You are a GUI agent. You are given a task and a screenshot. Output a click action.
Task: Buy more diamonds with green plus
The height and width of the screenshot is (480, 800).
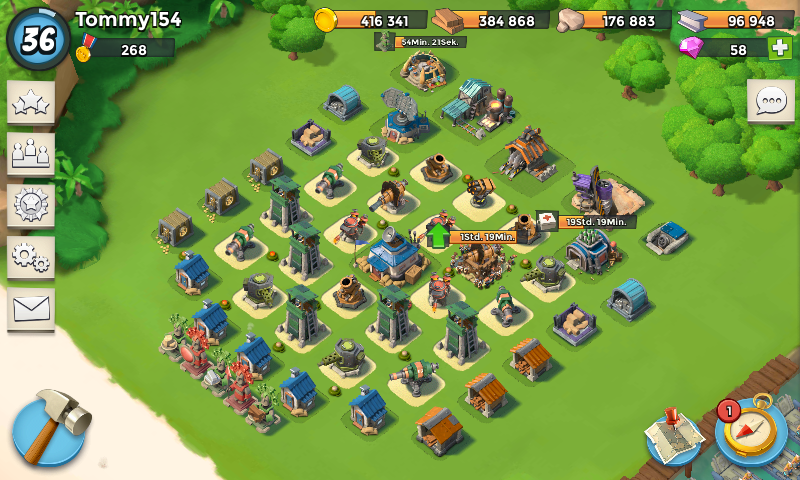[779, 48]
